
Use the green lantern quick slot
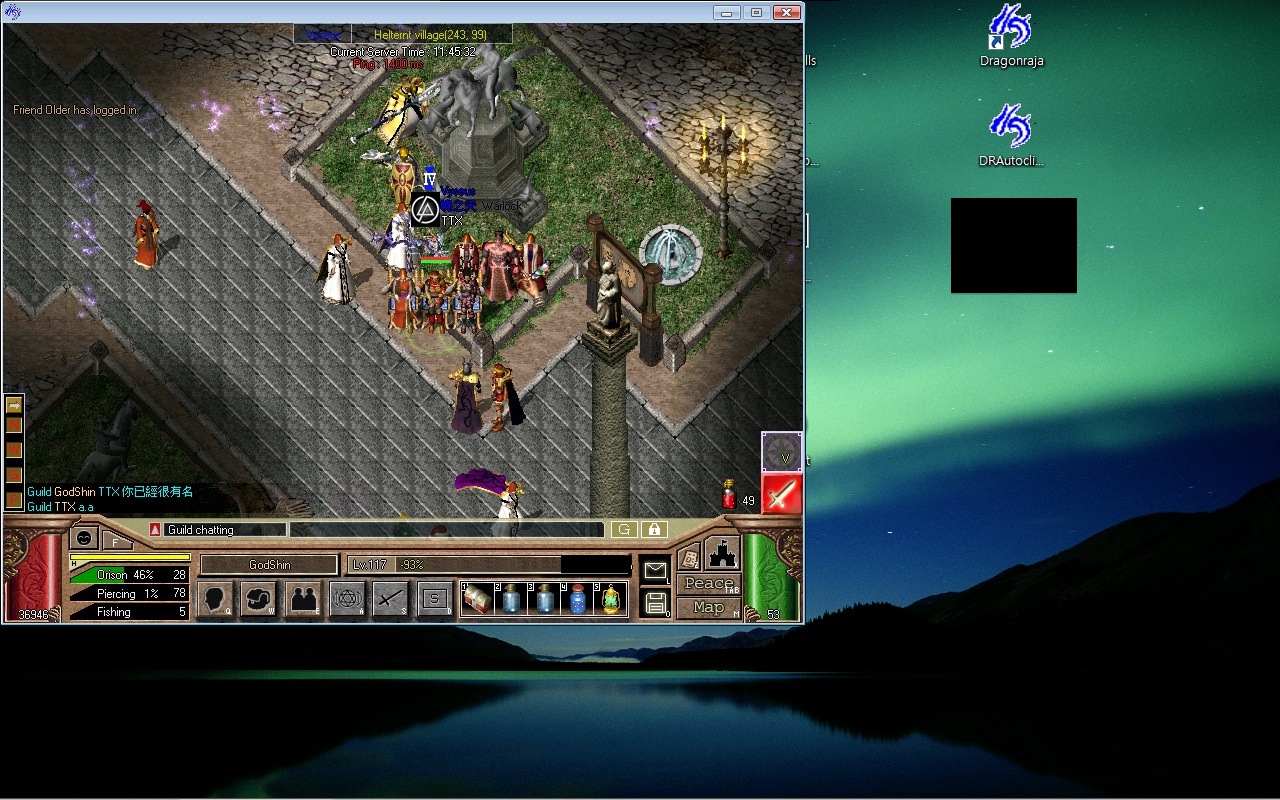(610, 599)
